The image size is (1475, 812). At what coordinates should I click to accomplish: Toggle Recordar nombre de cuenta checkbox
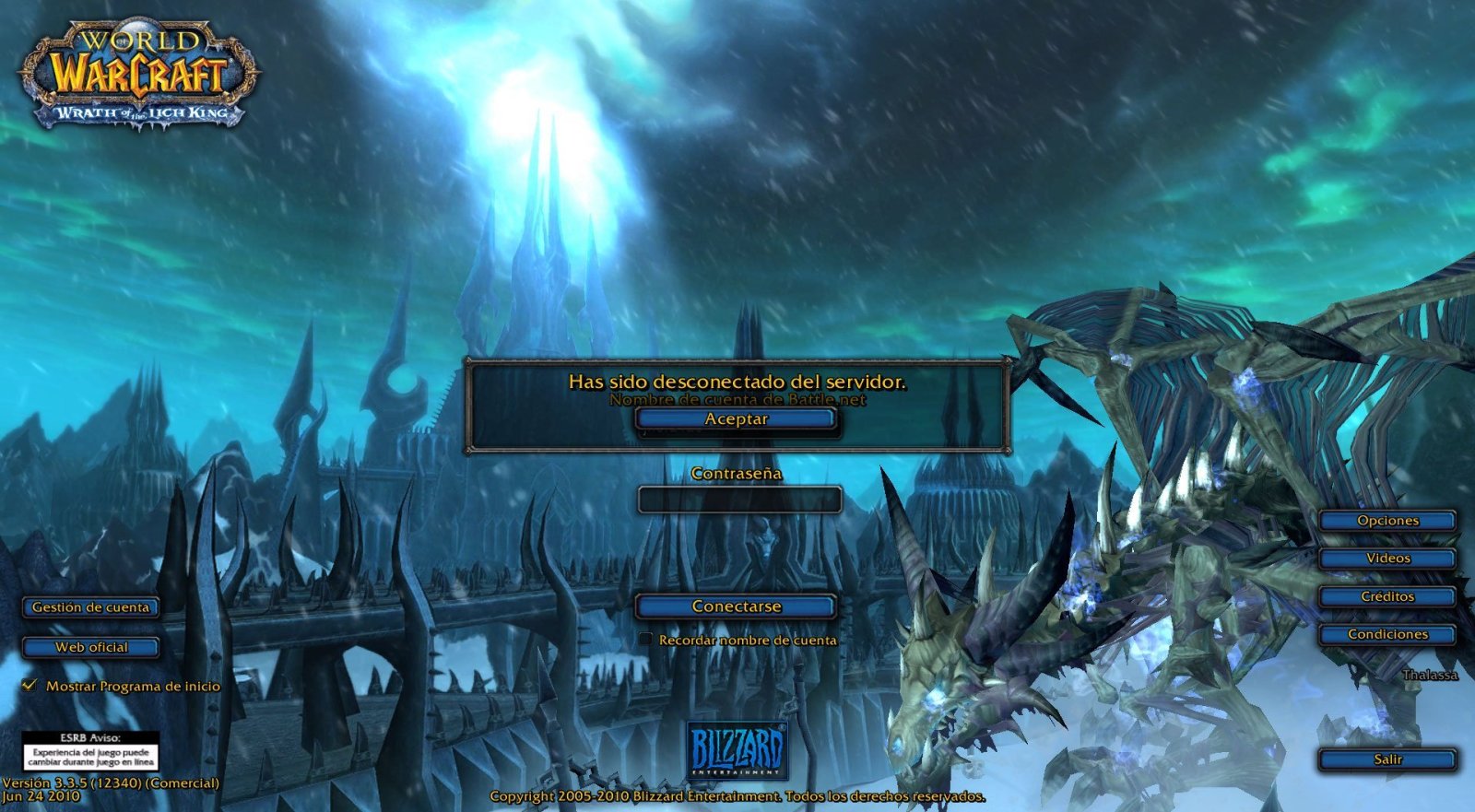pyautogui.click(x=646, y=639)
